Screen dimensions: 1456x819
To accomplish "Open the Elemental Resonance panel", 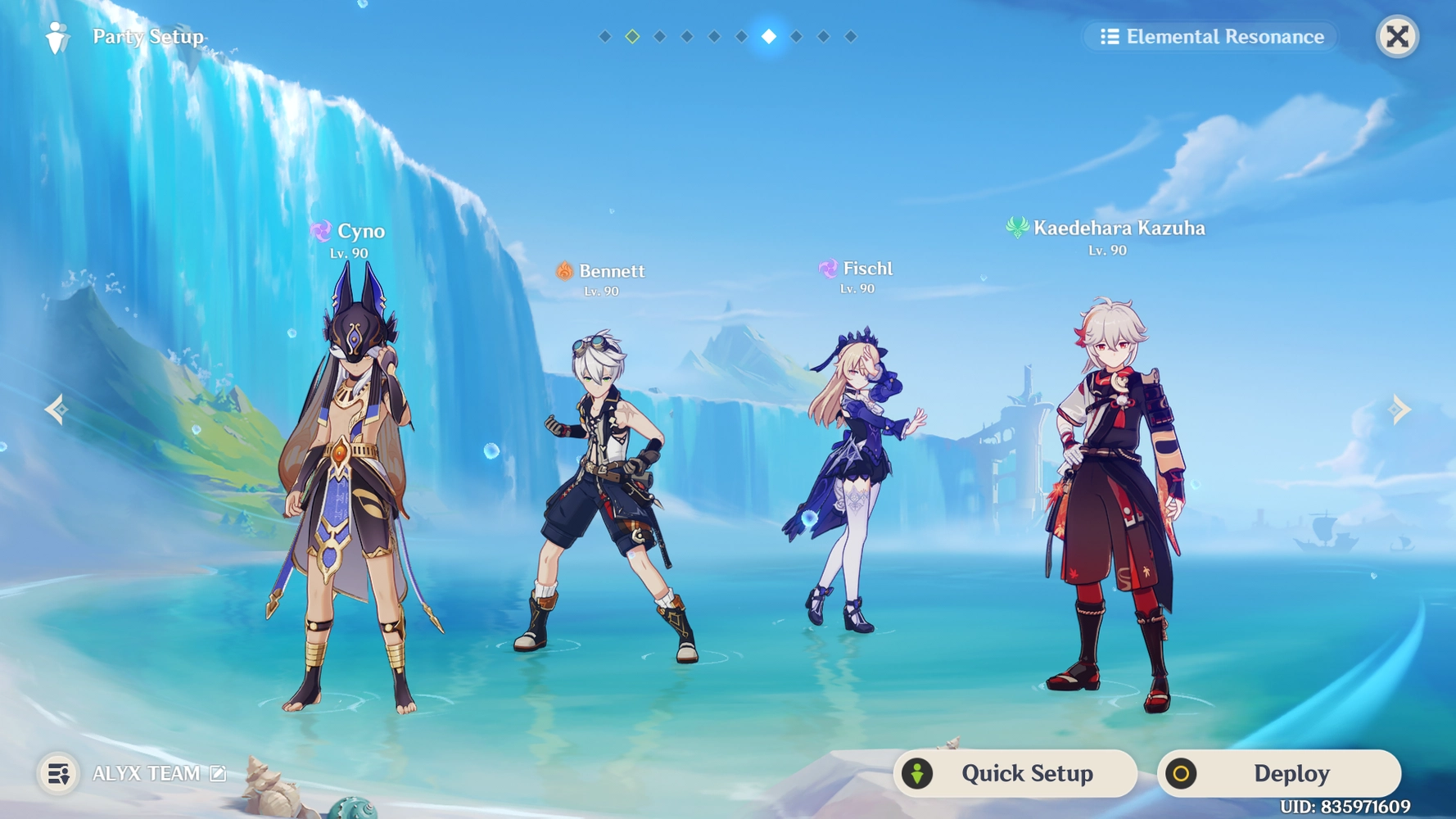I will [x=1210, y=36].
